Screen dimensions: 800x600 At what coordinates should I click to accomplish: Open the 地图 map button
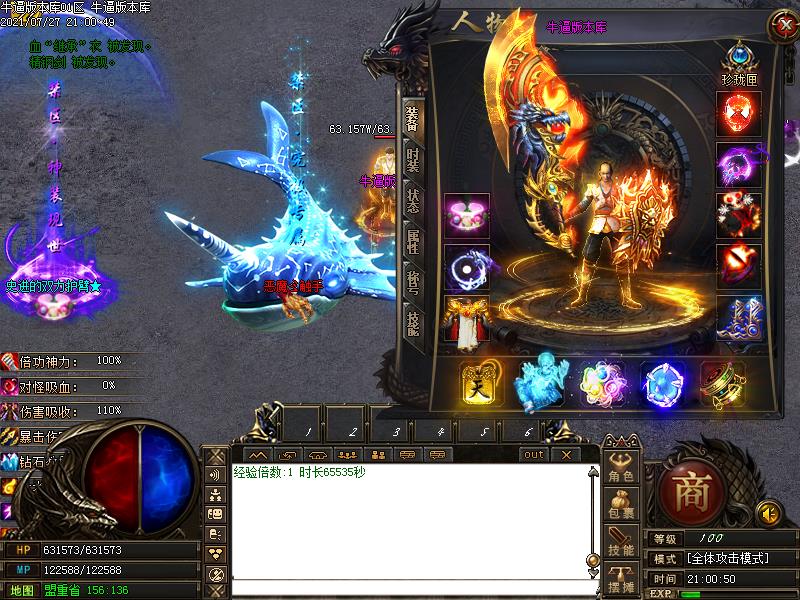click(x=21, y=590)
